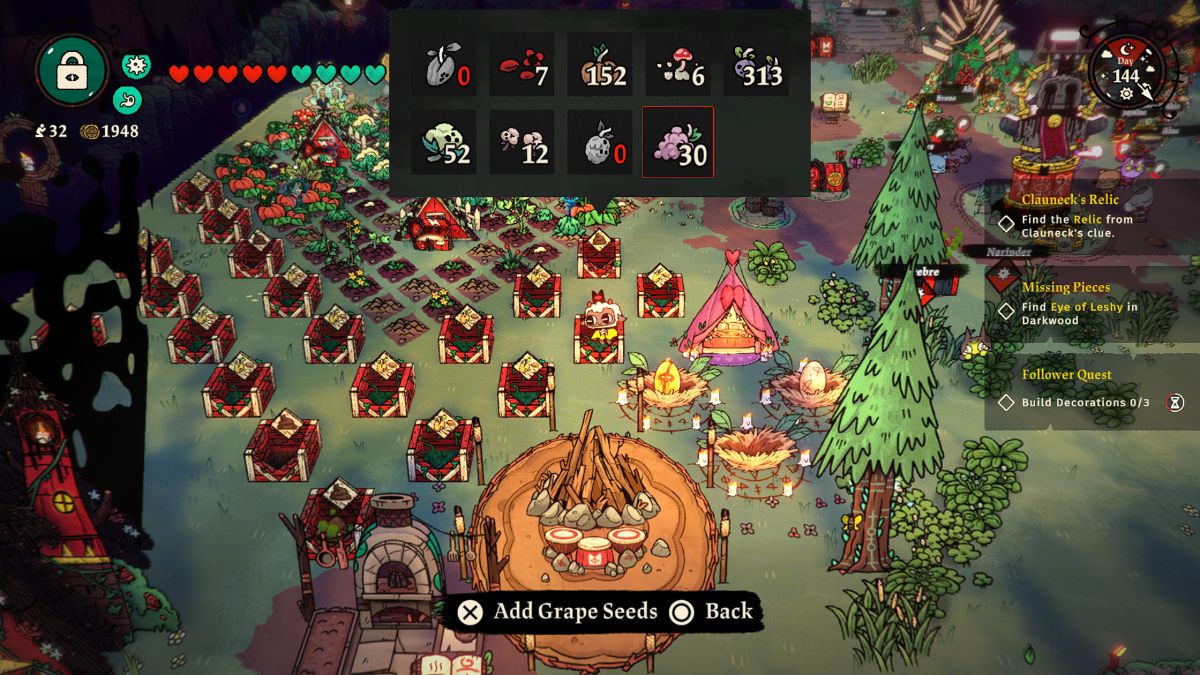Choose the empty grey pod seed slot
1200x675 pixels.
(444, 65)
